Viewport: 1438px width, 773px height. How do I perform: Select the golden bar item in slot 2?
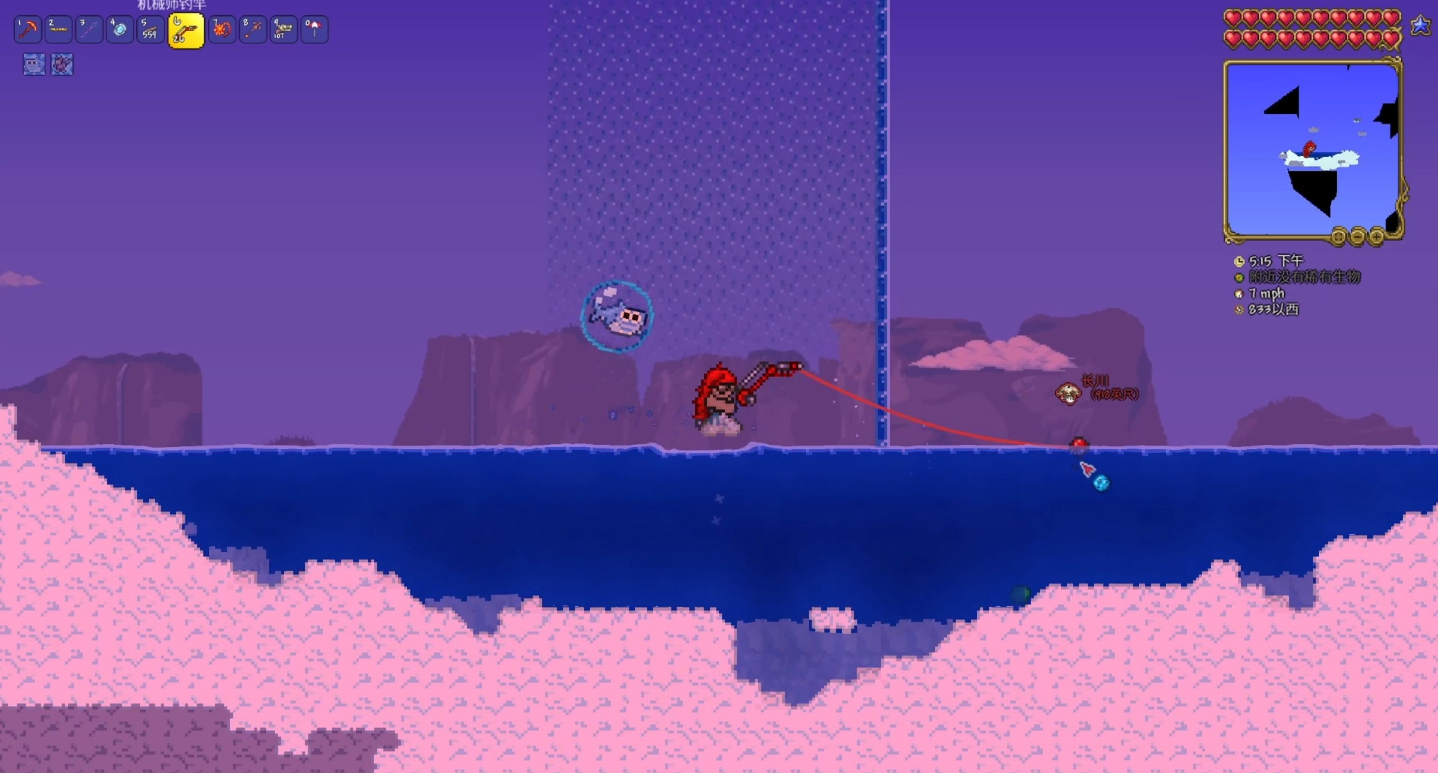coord(59,30)
